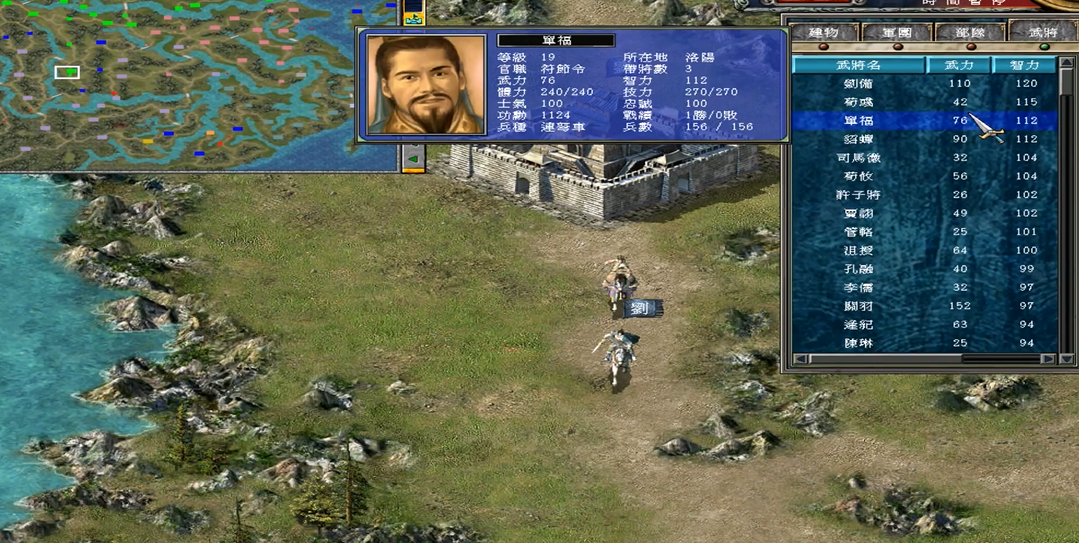1079x543 pixels.
Task: Click the 武將名 column header
Action: [859, 65]
